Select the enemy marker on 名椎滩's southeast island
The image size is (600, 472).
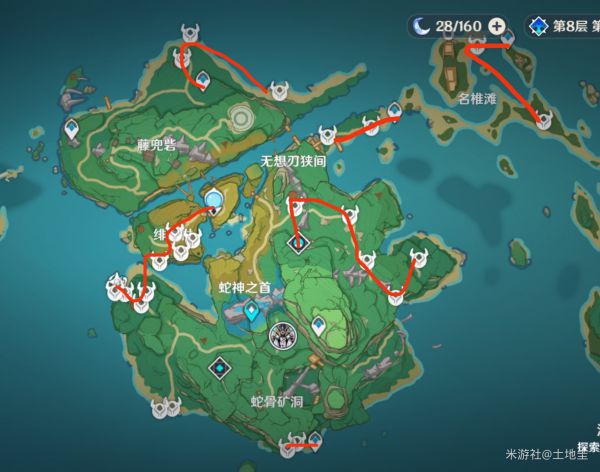[x=544, y=122]
